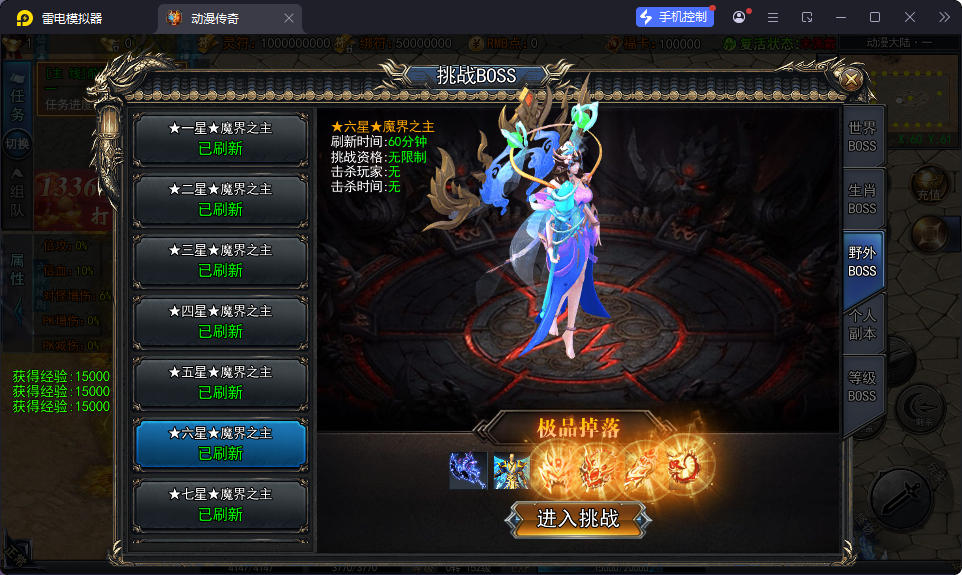Click the 进入挑战 button
This screenshot has height=575, width=962.
(x=578, y=519)
